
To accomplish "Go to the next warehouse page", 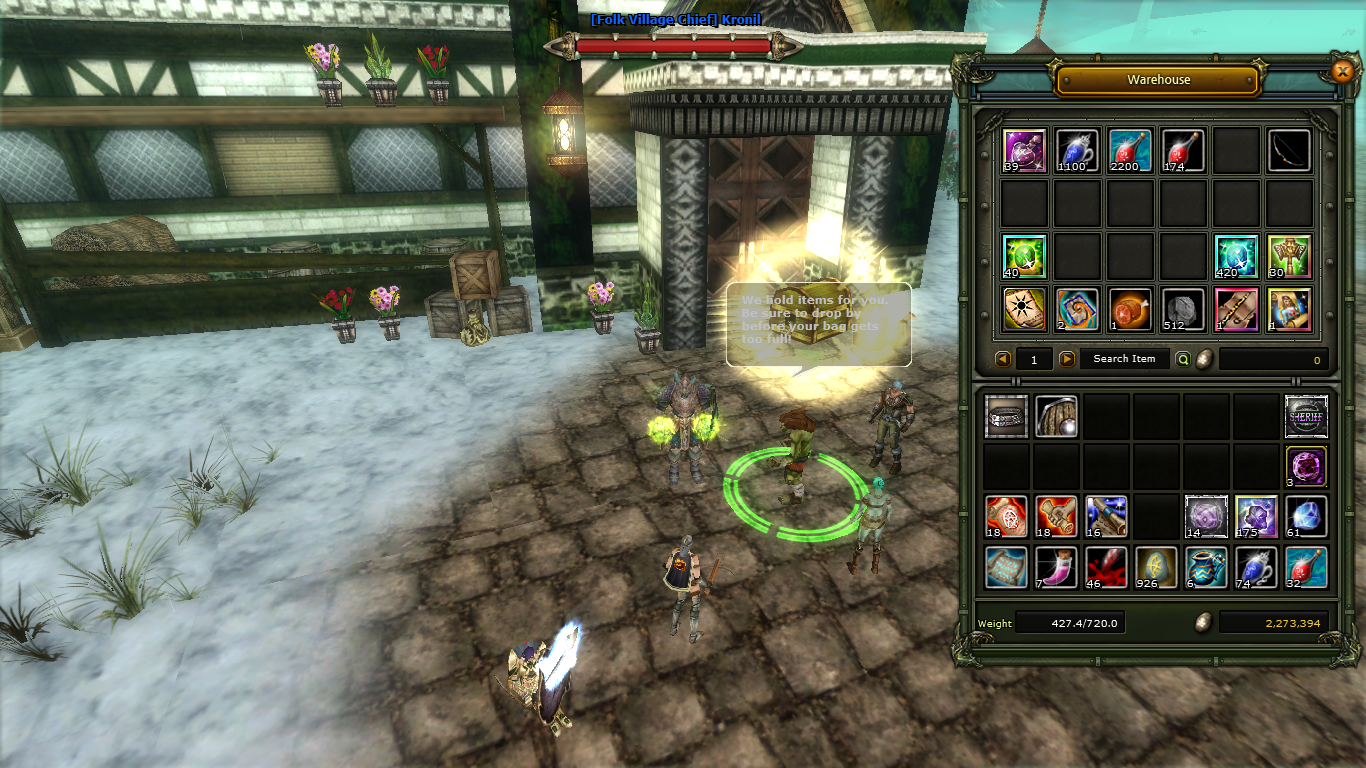I will (1067, 359).
